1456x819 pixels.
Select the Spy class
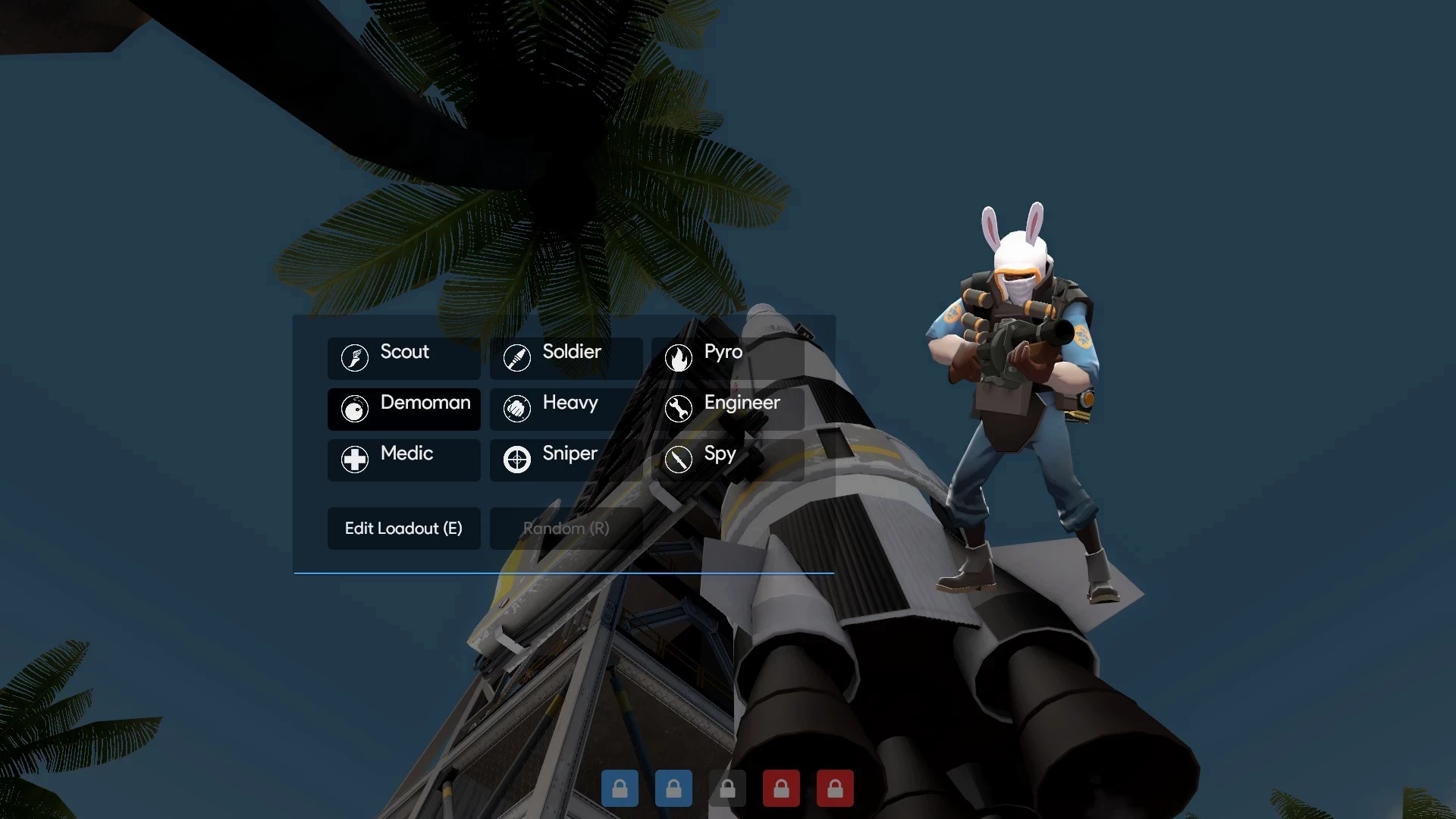coord(727,459)
